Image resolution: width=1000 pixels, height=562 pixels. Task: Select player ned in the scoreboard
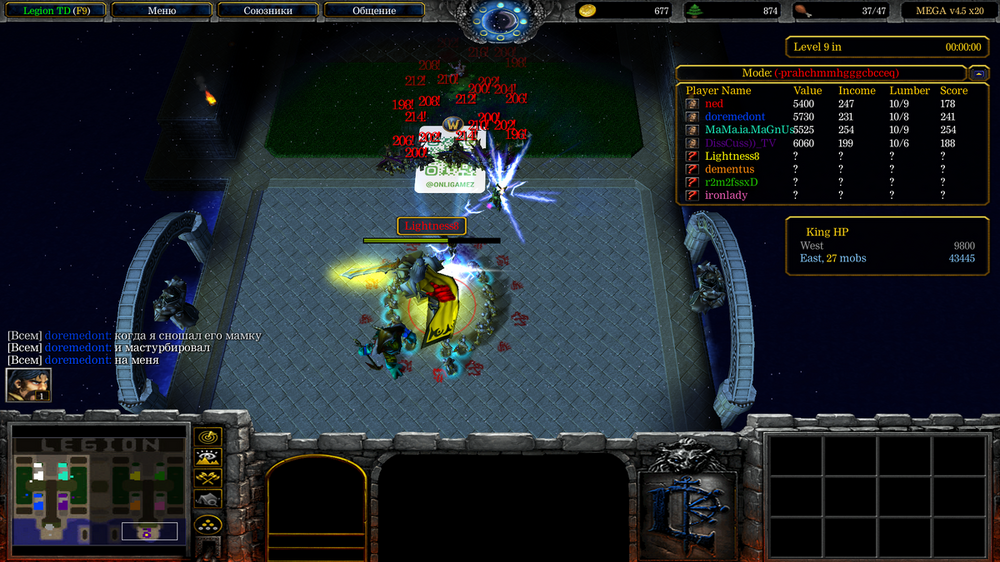[x=714, y=104]
